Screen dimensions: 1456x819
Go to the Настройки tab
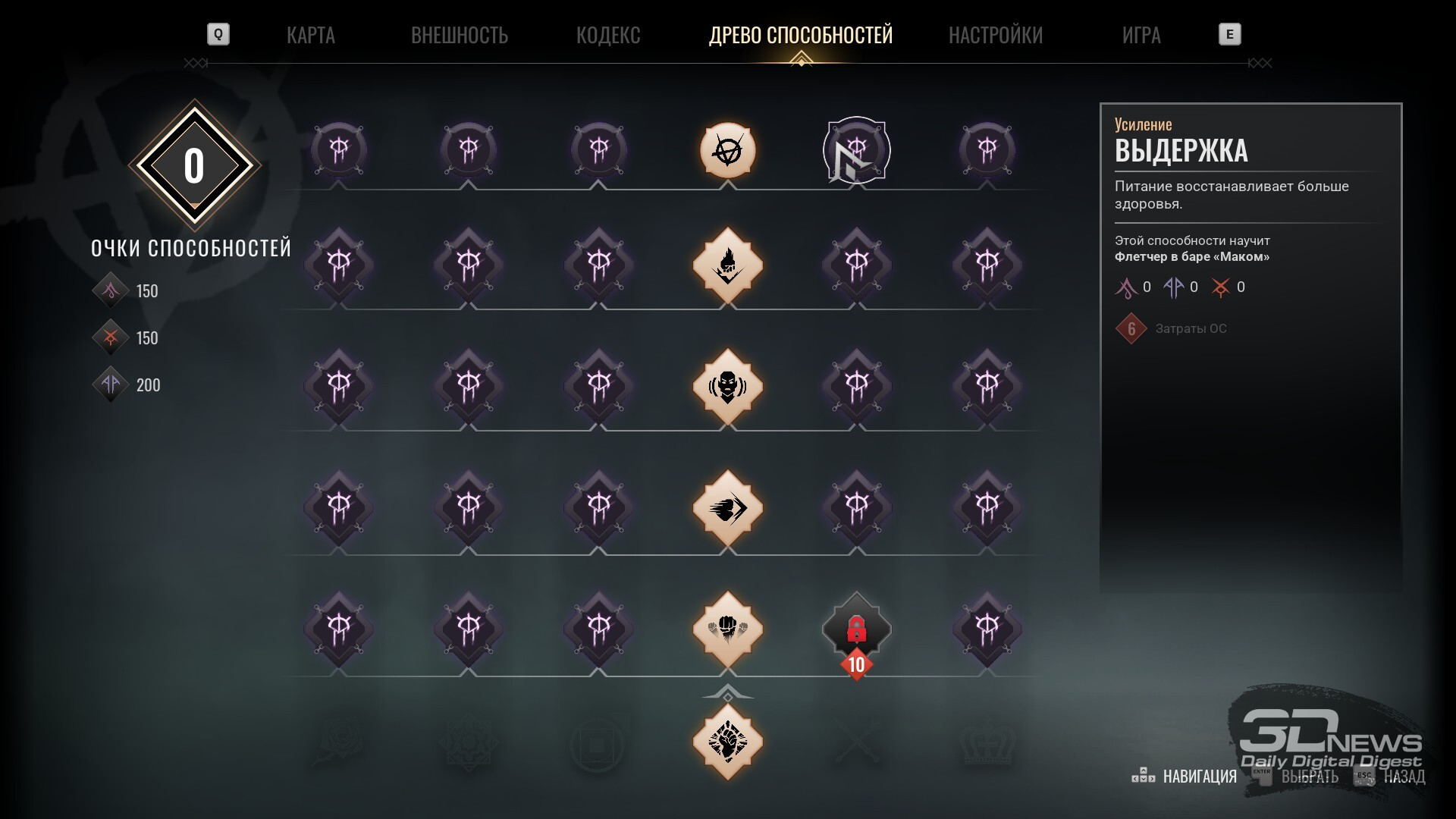(996, 35)
